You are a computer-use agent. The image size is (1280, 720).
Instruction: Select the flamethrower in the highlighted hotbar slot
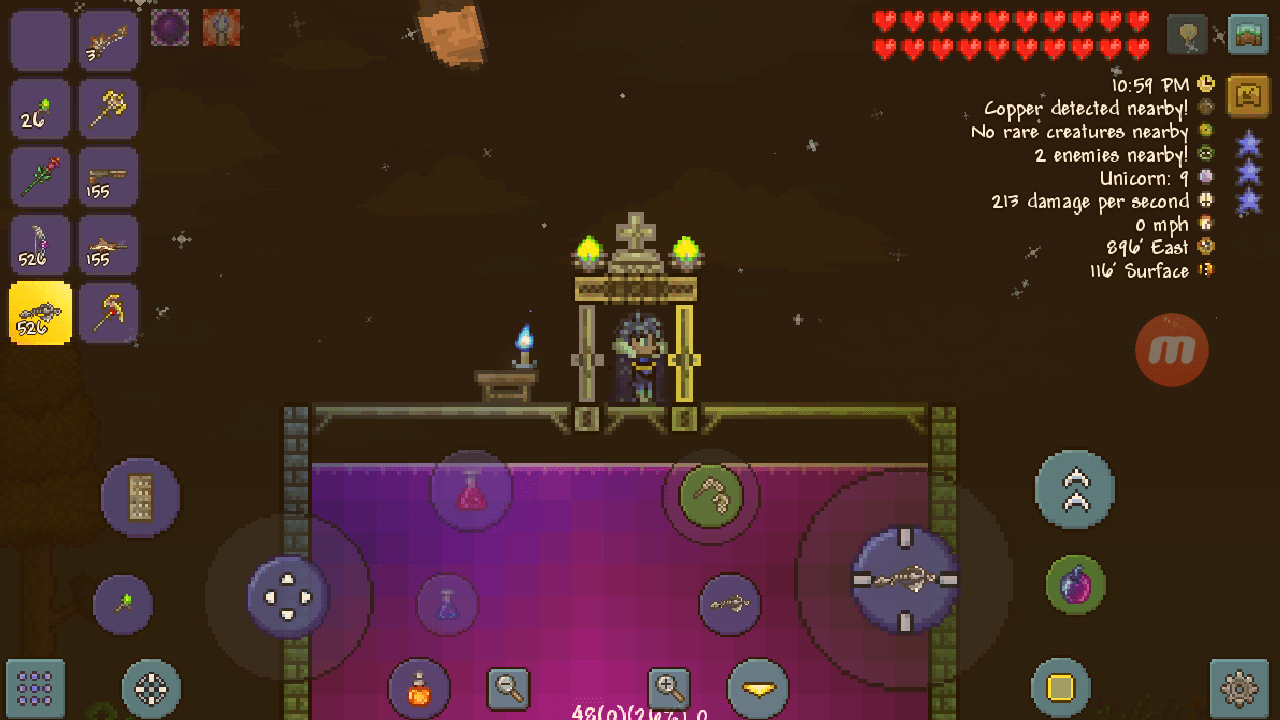click(40, 313)
